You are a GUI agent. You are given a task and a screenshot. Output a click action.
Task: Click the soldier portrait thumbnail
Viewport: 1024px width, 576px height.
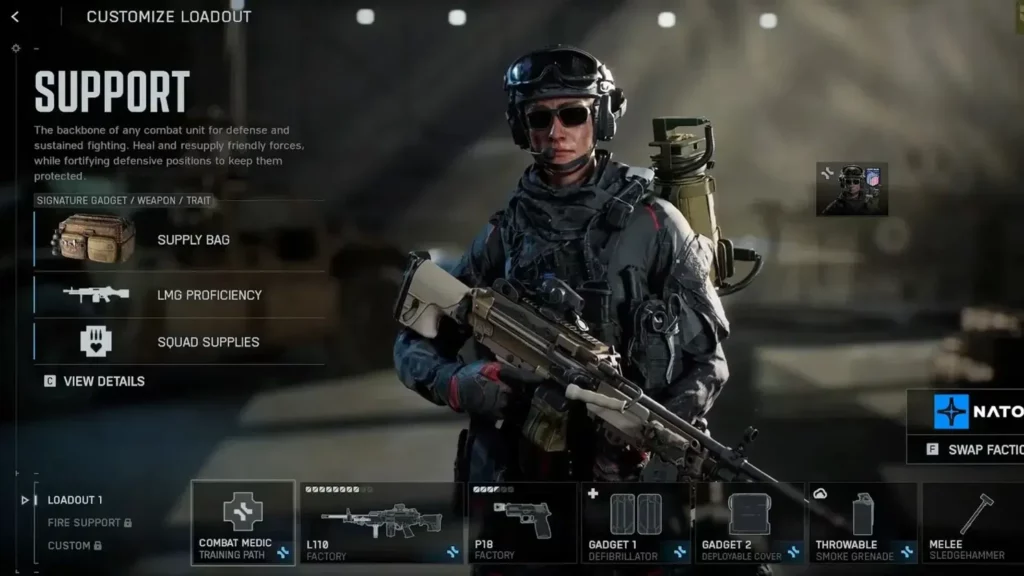[852, 189]
